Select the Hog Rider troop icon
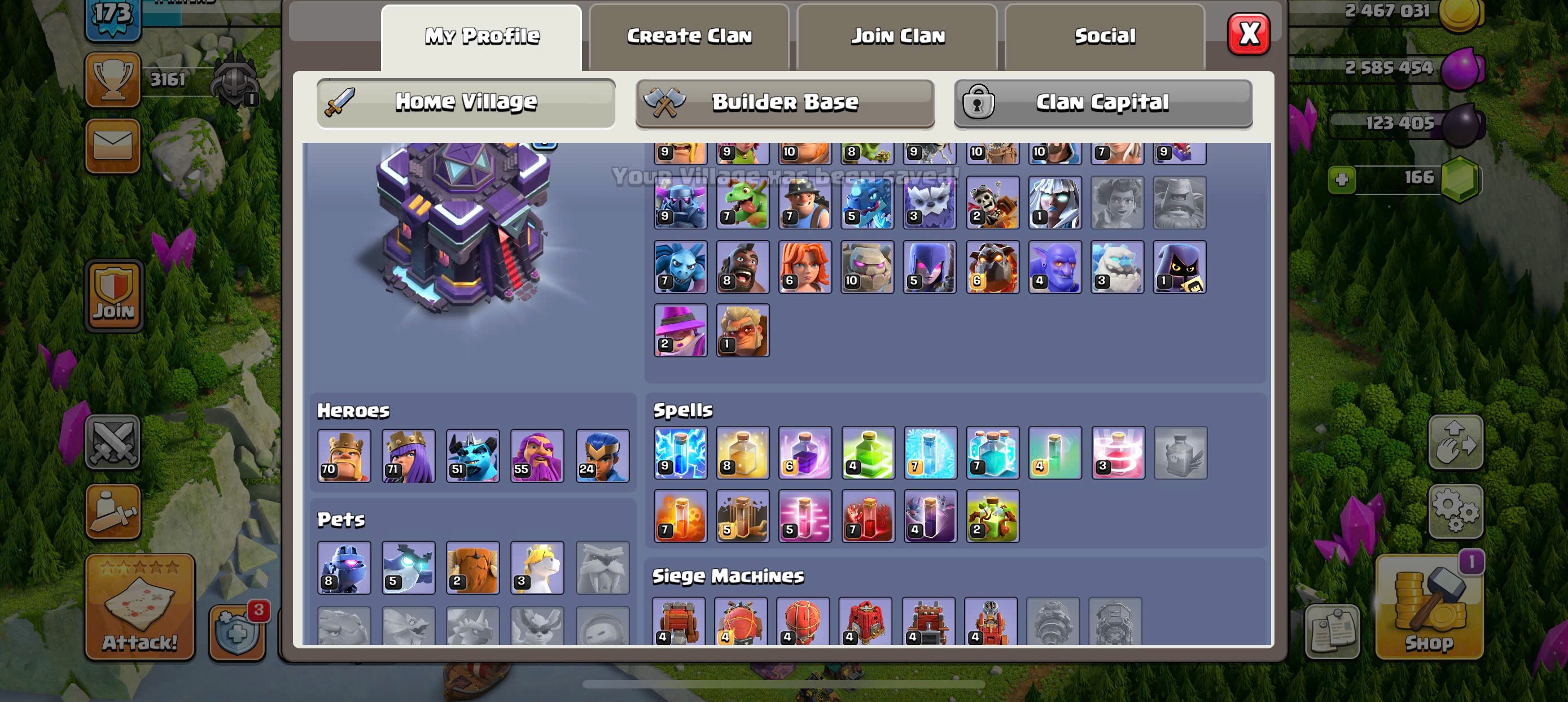Viewport: 1568px width, 702px height. (x=743, y=267)
